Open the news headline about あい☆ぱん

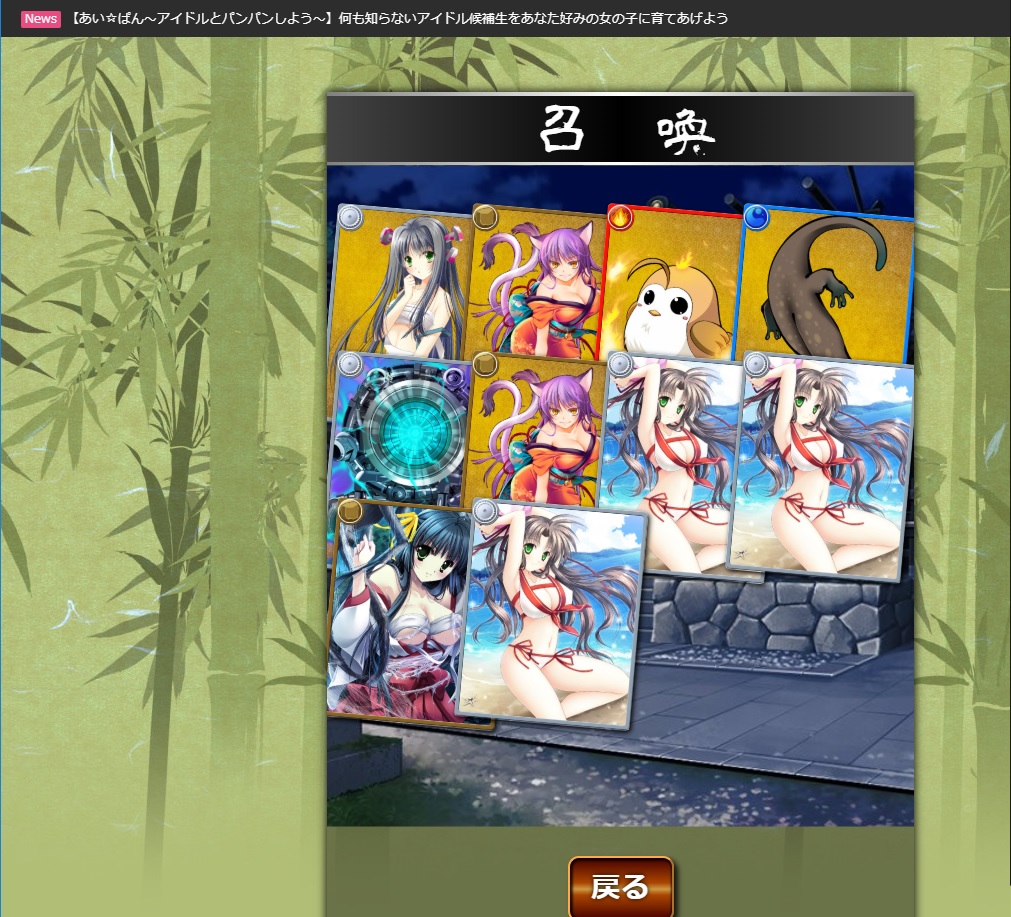click(x=400, y=19)
